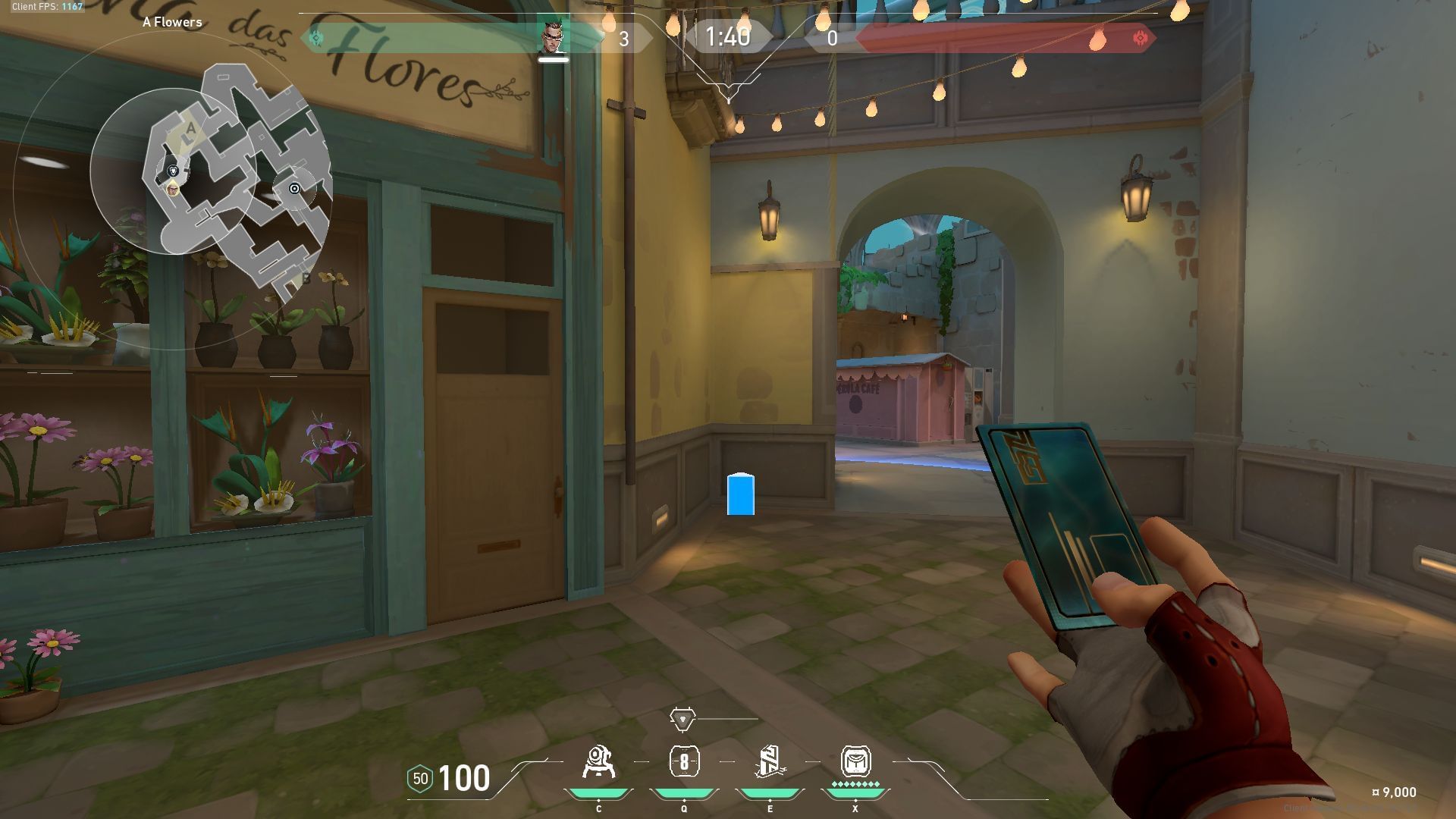Select the Chamber portrait in the team bar
The image size is (1456, 819).
pos(553,36)
